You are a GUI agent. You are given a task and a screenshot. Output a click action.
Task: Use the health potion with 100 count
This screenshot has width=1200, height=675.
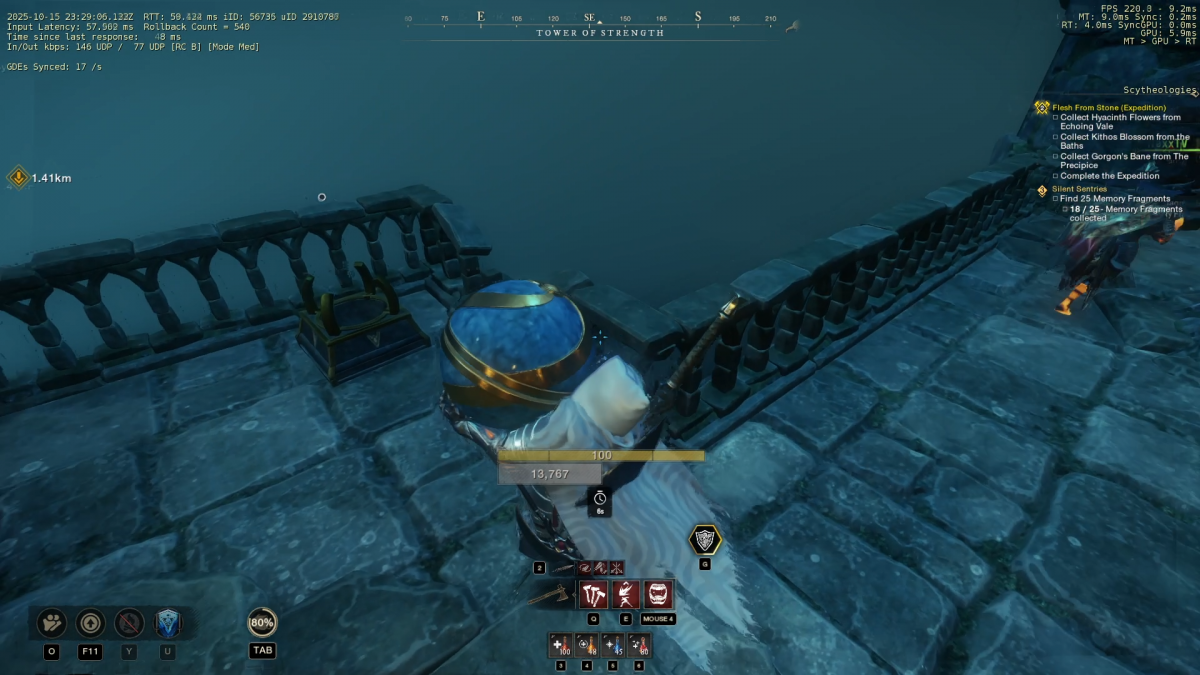coord(560,646)
